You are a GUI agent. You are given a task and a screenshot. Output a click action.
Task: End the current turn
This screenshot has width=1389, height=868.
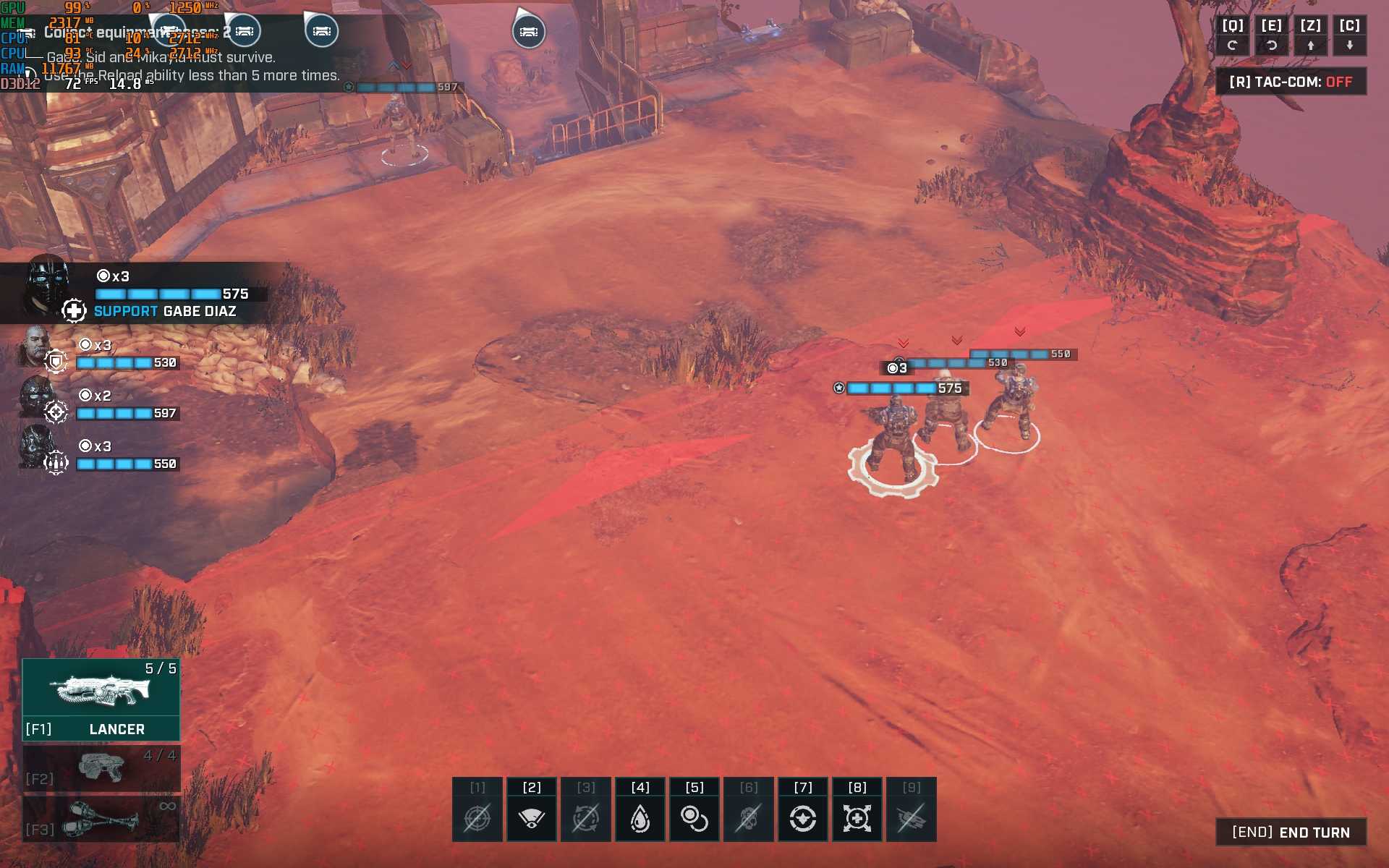(1291, 832)
